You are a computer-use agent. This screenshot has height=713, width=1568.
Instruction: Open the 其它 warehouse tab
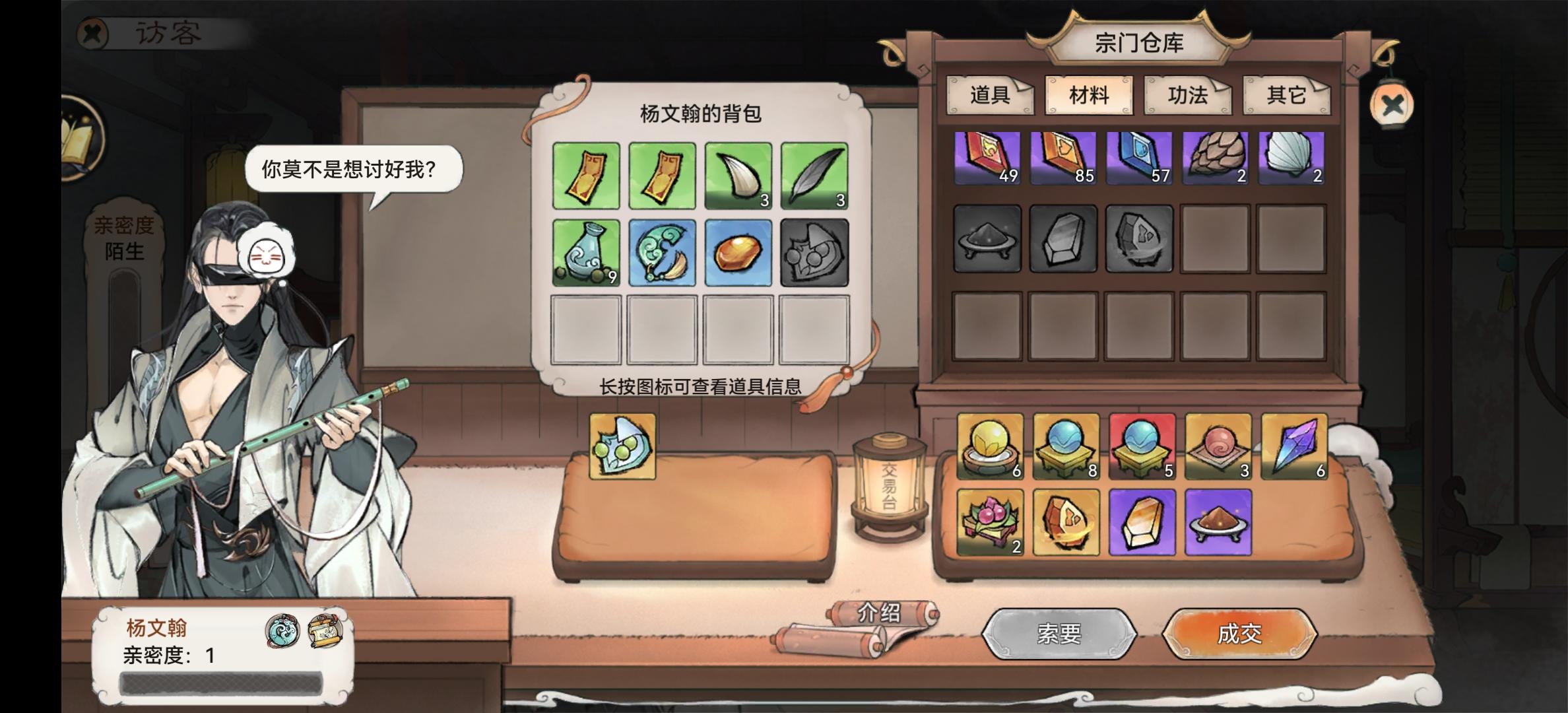point(1286,96)
